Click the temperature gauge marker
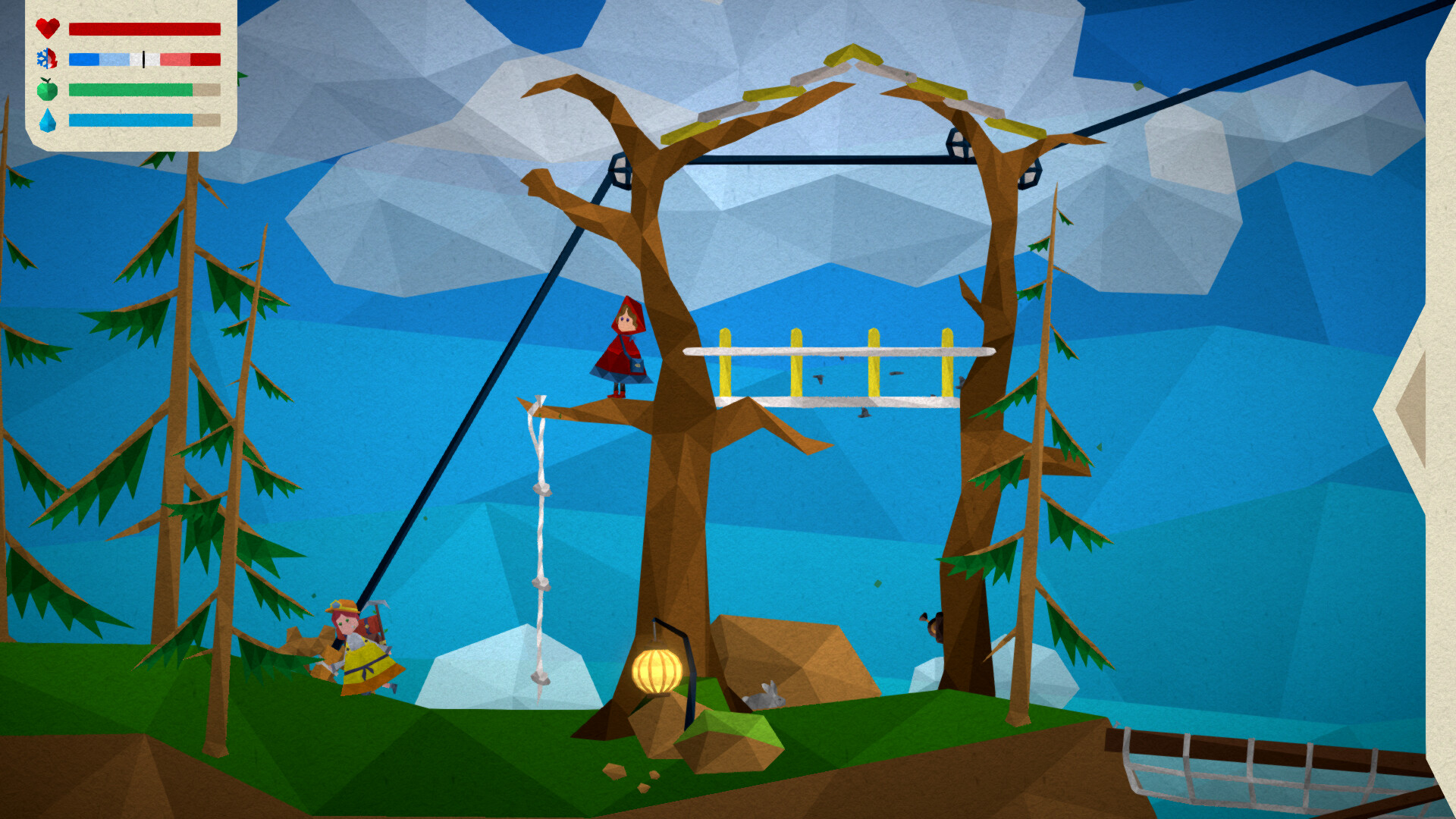The width and height of the screenshot is (1456, 819). [x=144, y=61]
